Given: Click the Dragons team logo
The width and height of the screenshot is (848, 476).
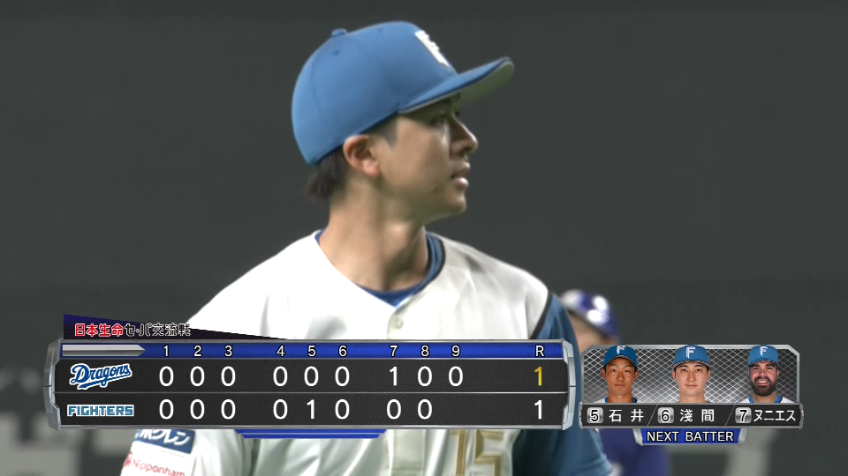Looking at the screenshot, I should [x=100, y=376].
